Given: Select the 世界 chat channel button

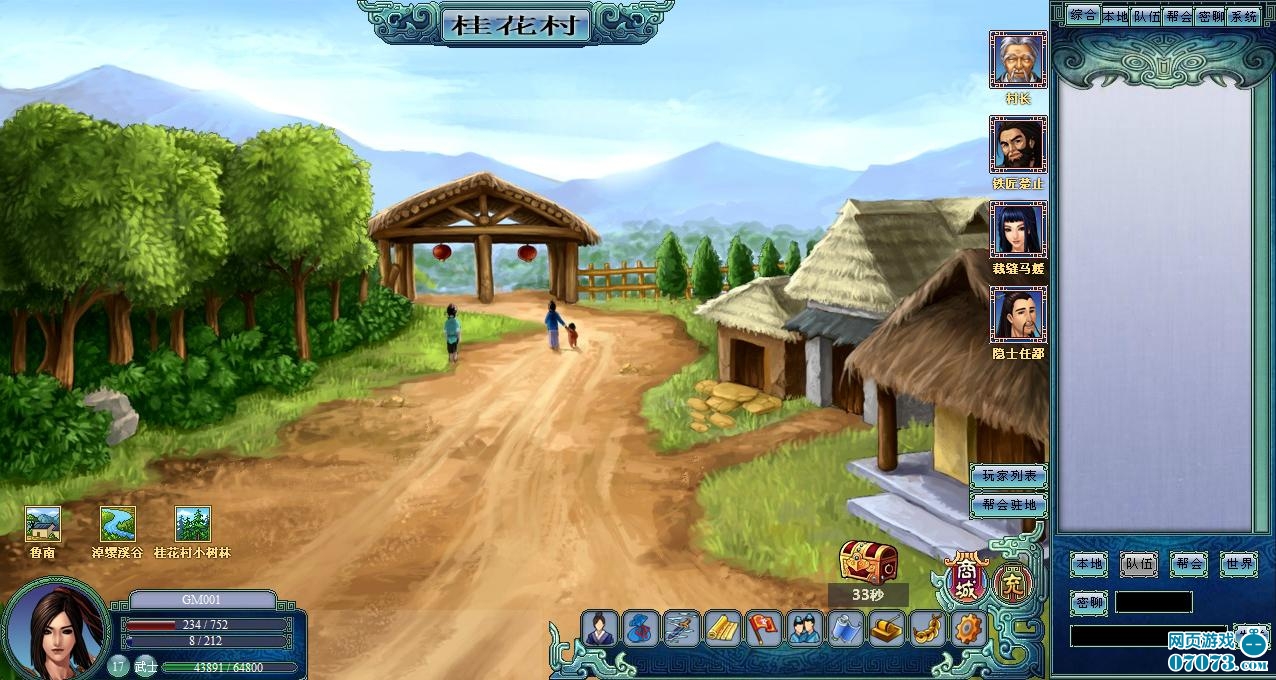Looking at the screenshot, I should pyautogui.click(x=1239, y=564).
